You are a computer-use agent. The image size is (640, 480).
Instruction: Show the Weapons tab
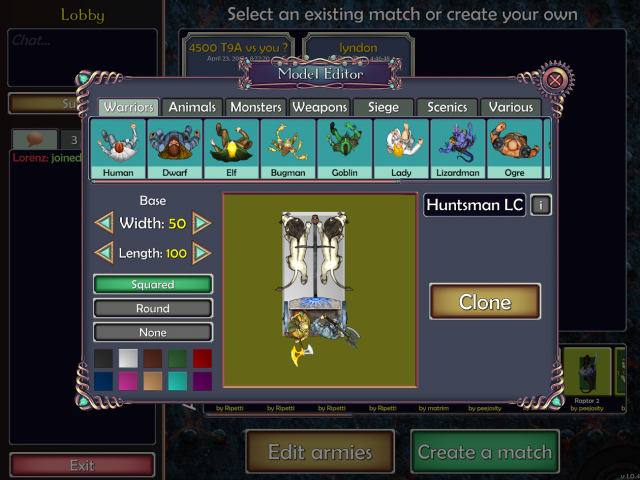click(319, 107)
